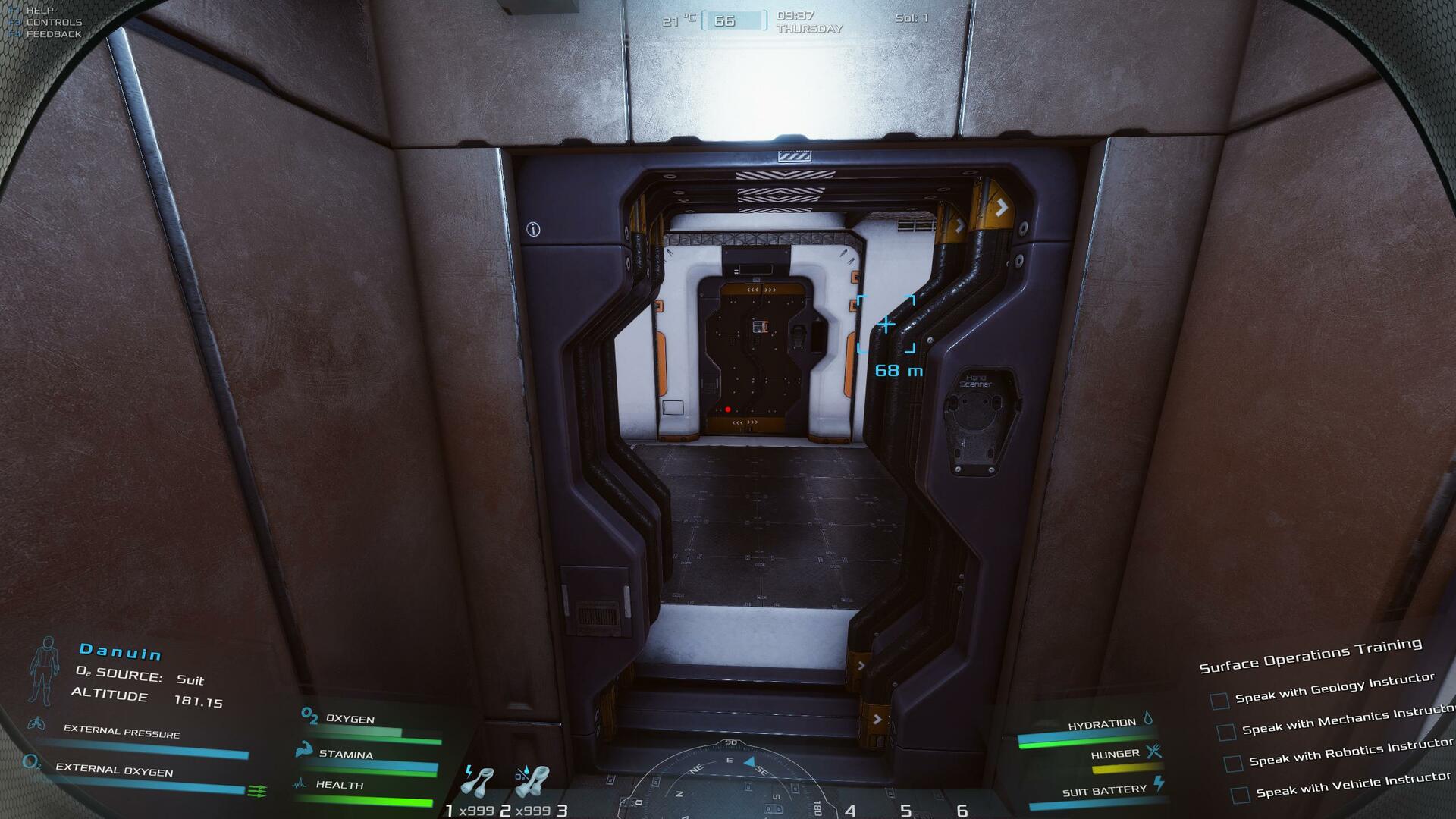Tick the Speak with Robotics Instructor checkbox
Screen dimensions: 1456x819
click(x=1233, y=763)
